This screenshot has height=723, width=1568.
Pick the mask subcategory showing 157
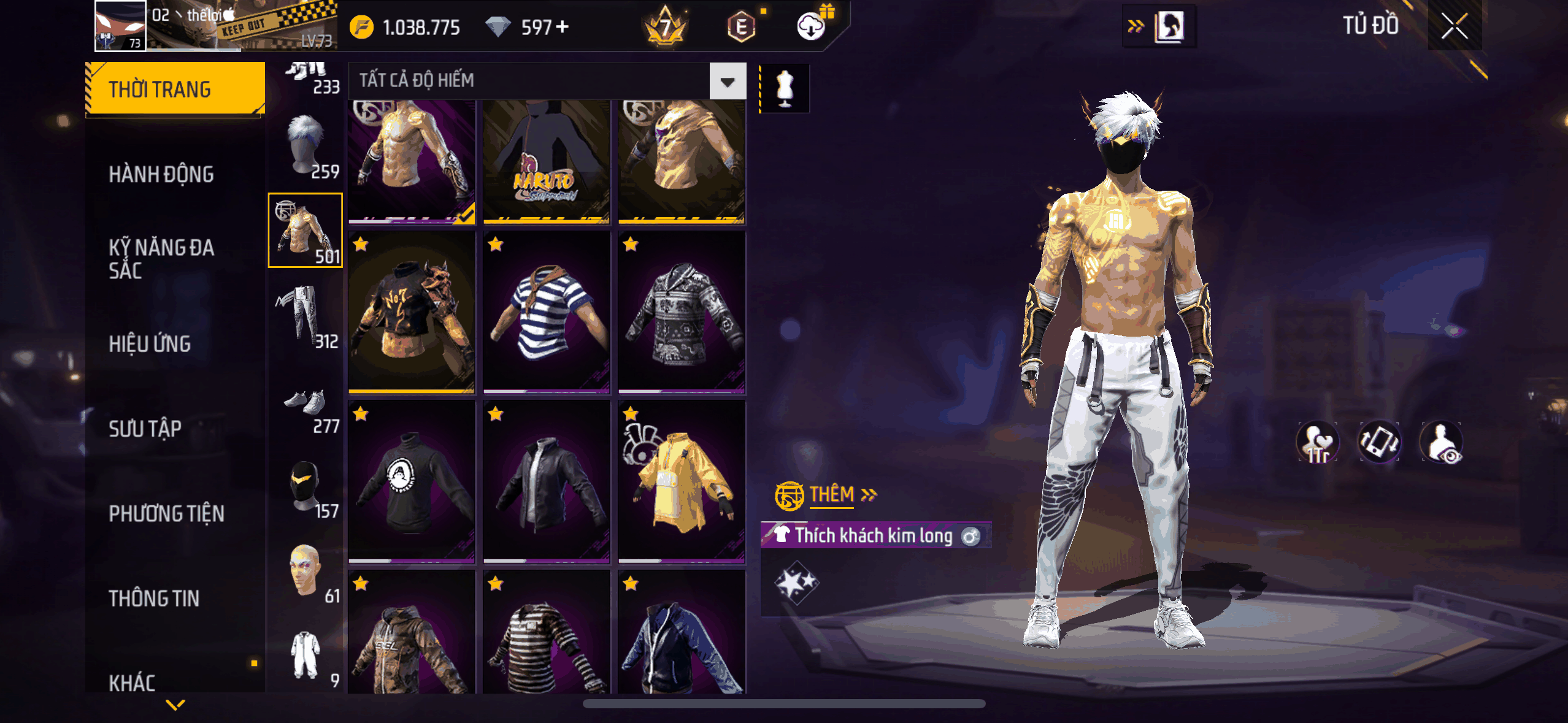[x=306, y=489]
